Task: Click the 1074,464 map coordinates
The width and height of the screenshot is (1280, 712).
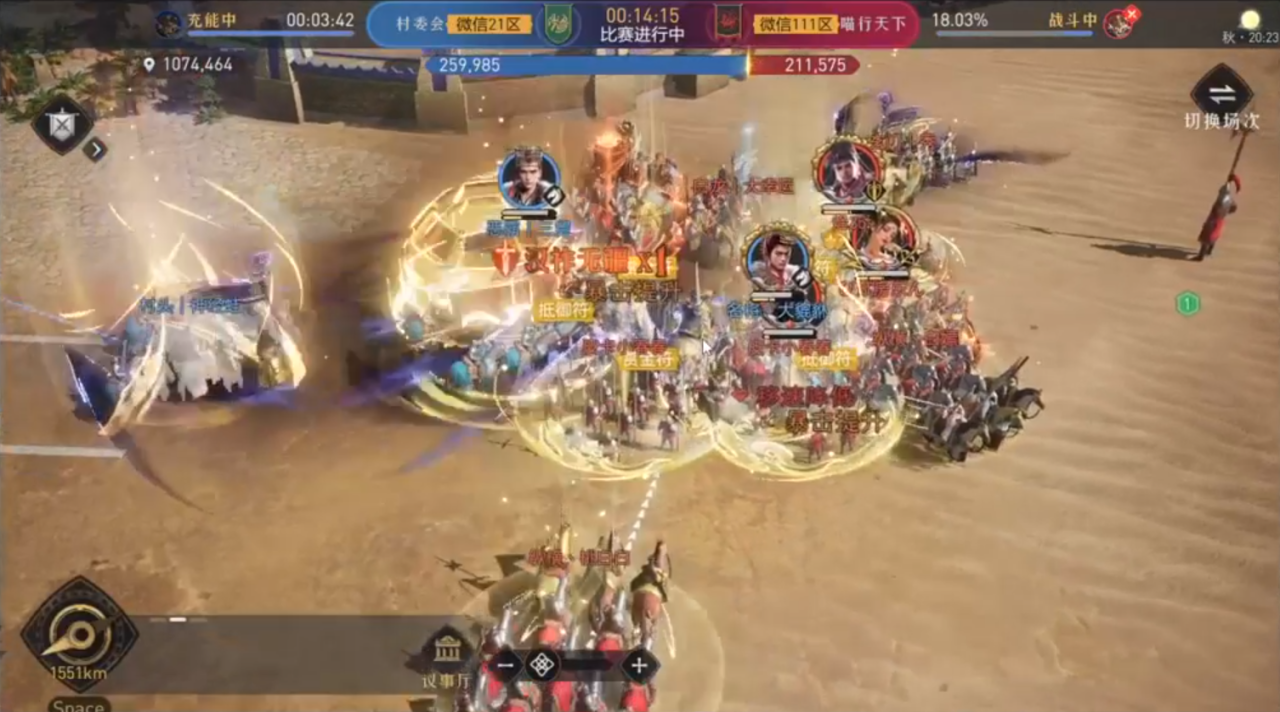Action: tap(188, 65)
